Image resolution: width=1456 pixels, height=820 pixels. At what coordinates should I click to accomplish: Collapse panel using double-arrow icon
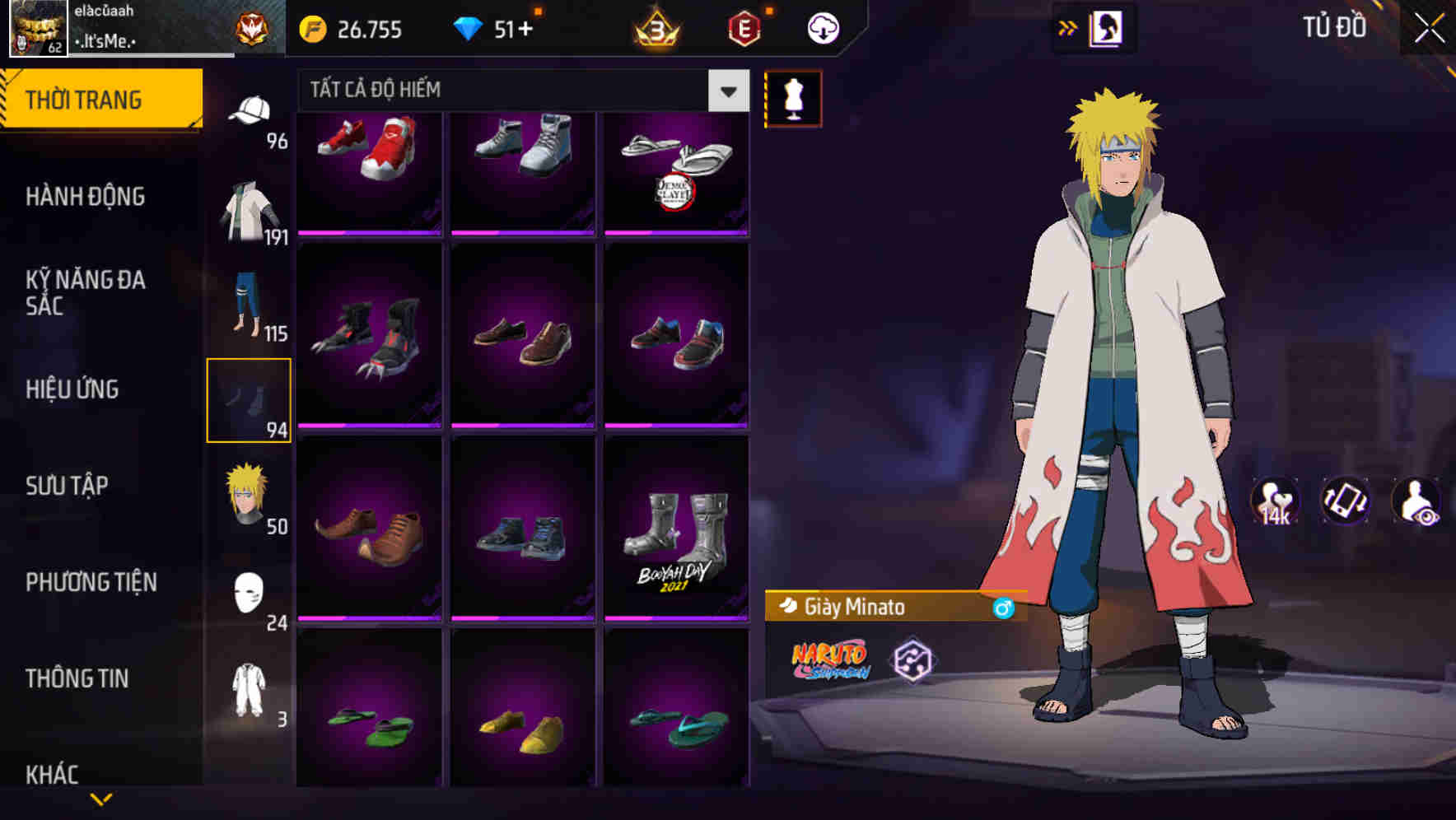point(1068,27)
